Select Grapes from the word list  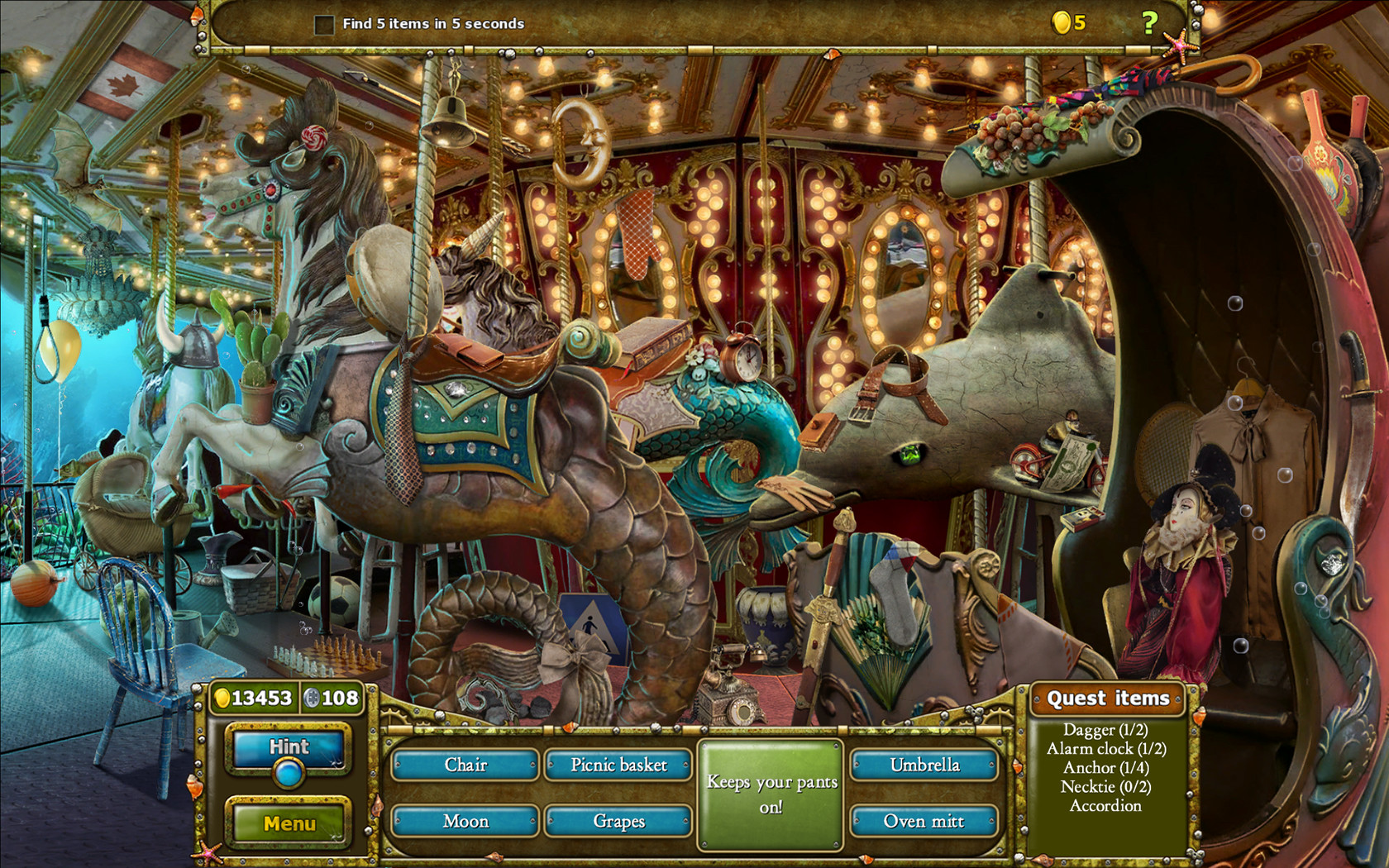coord(618,821)
